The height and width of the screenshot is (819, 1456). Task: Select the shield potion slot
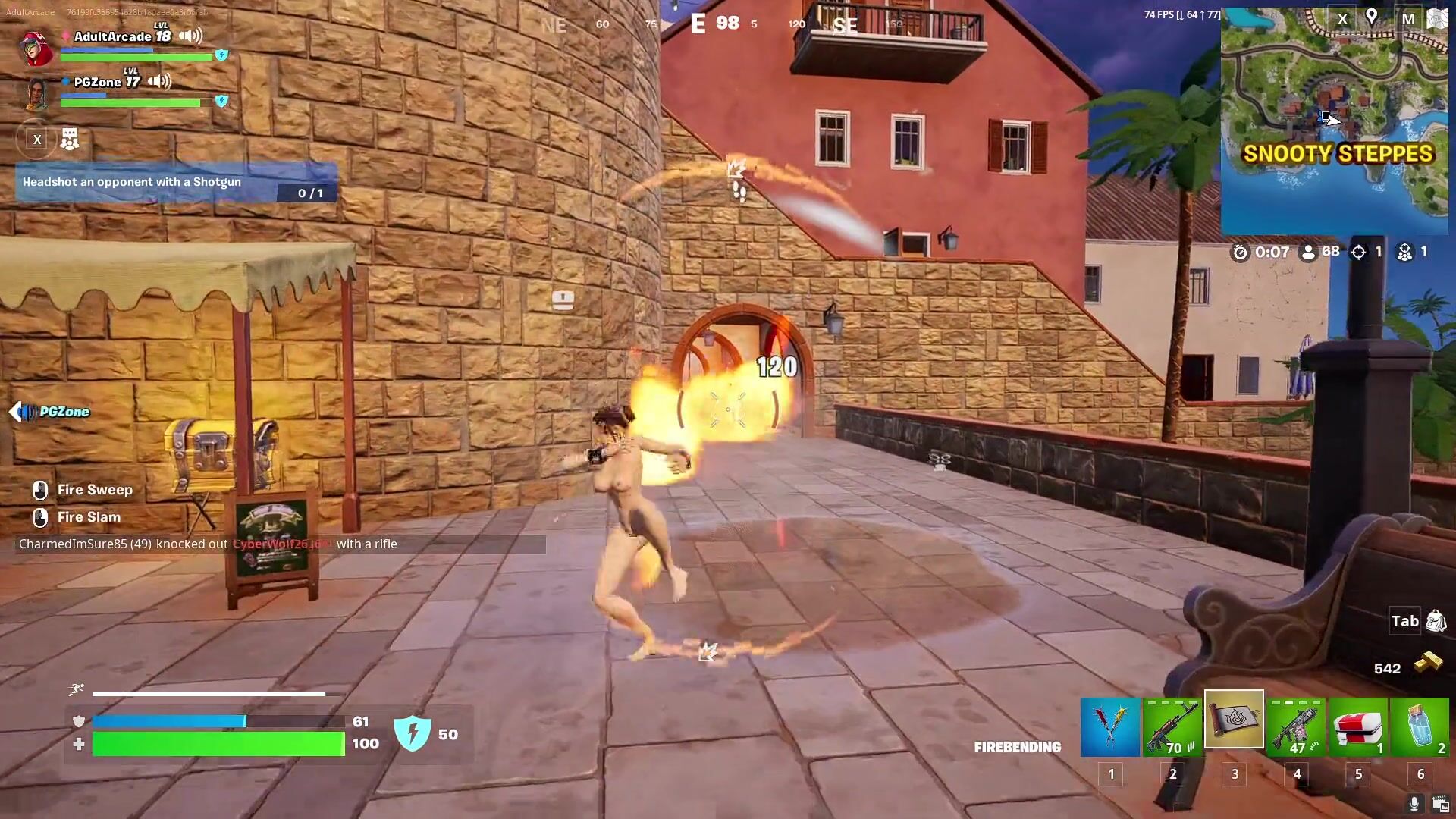tap(1420, 727)
